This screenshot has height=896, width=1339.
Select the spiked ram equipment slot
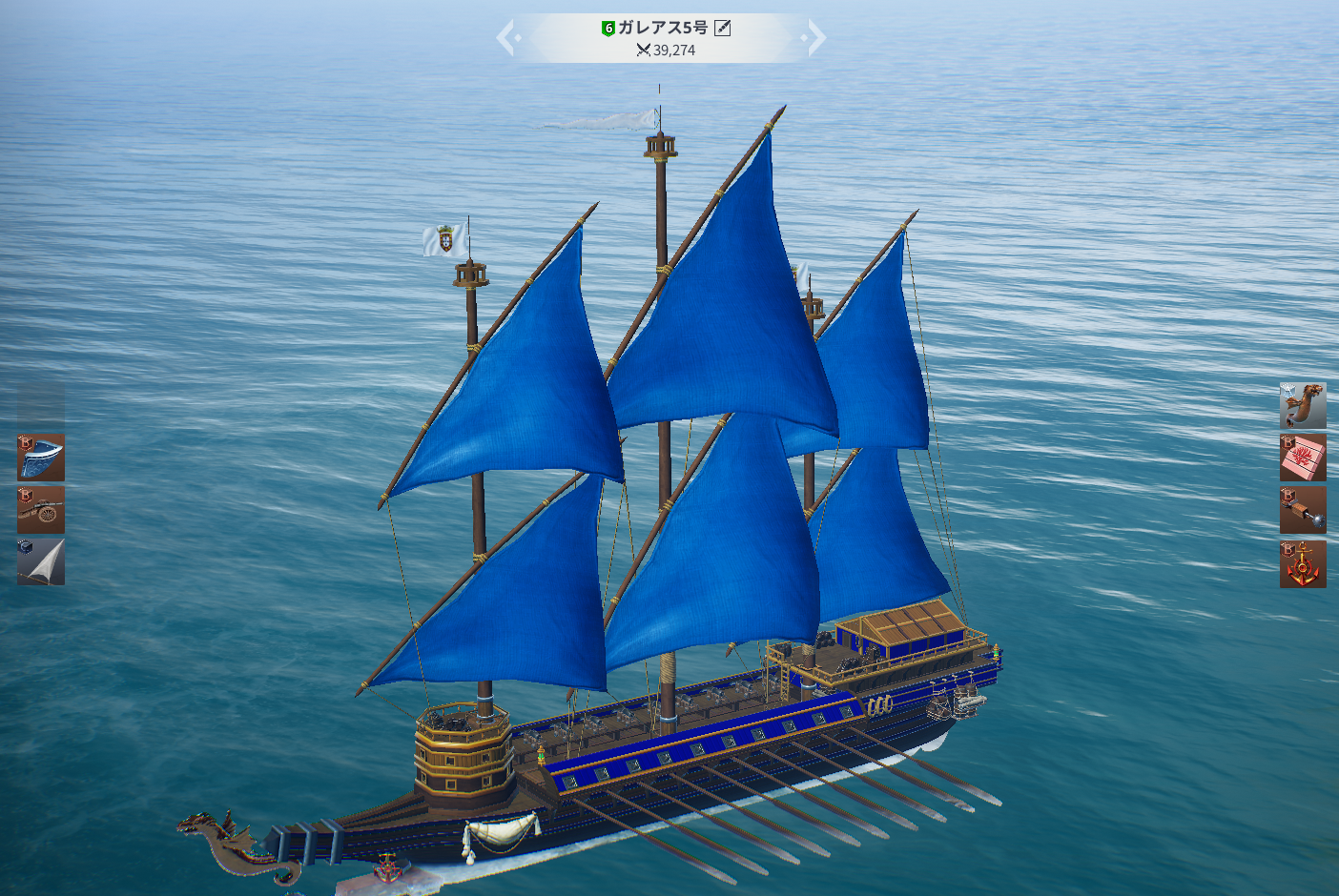1303,511
